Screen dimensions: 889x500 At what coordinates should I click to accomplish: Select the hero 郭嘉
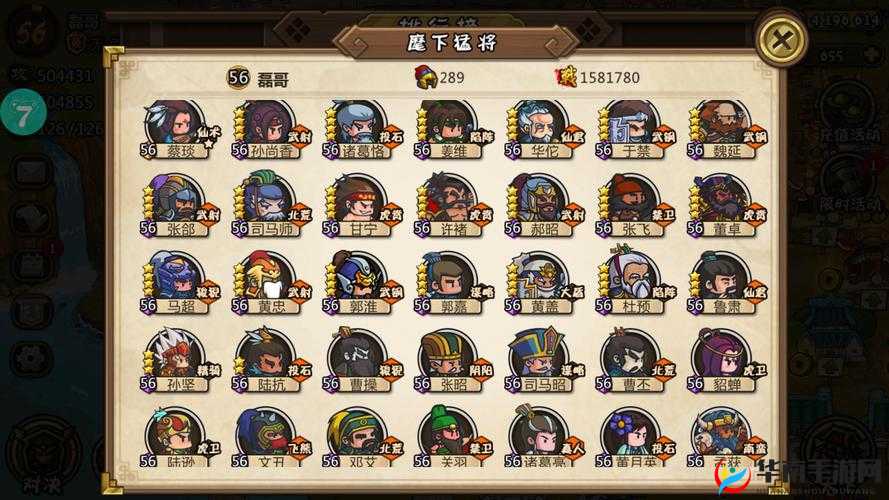[x=449, y=280]
